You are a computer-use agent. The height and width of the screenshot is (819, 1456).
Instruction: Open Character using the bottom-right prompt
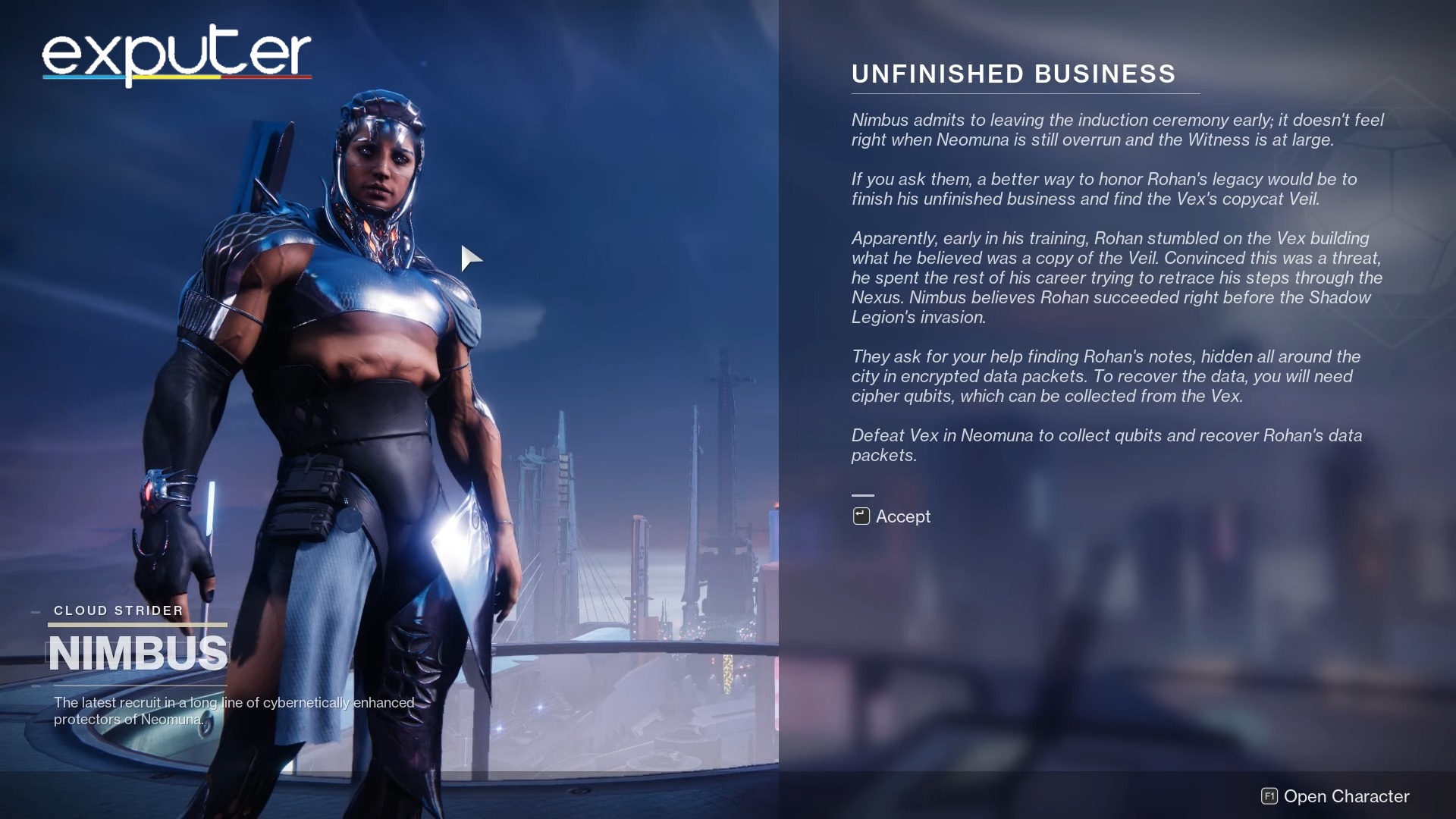click(1346, 796)
